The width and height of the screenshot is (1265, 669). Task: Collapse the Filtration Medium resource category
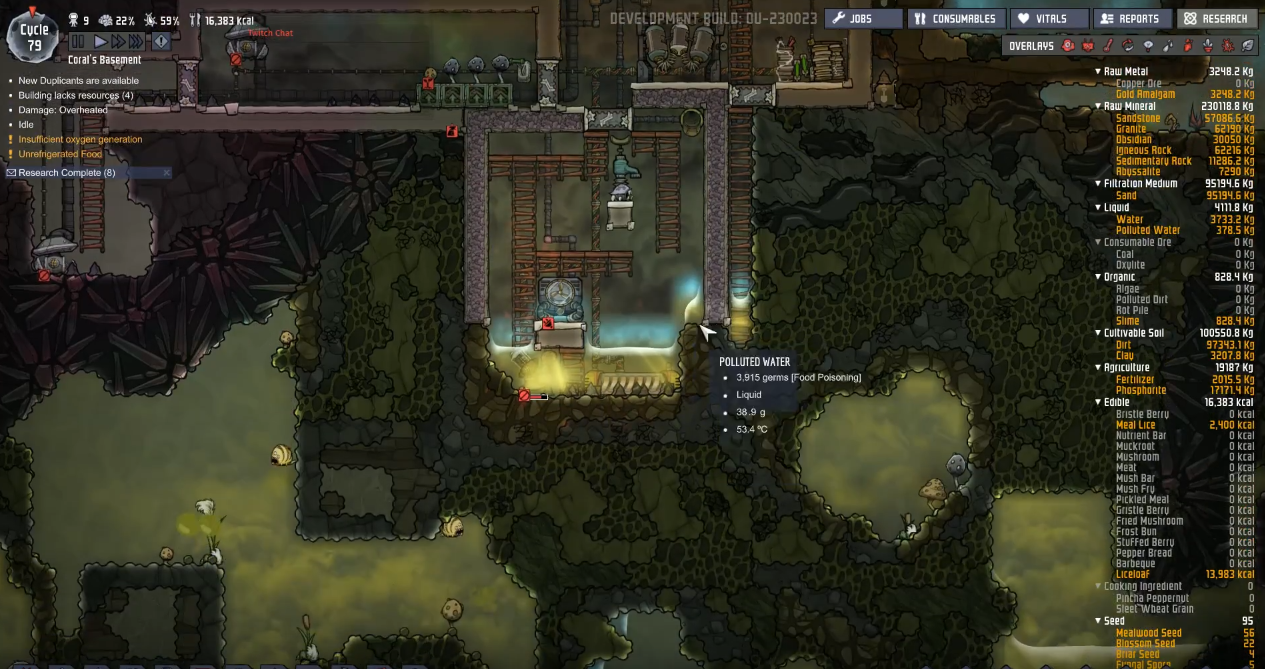pos(1098,184)
